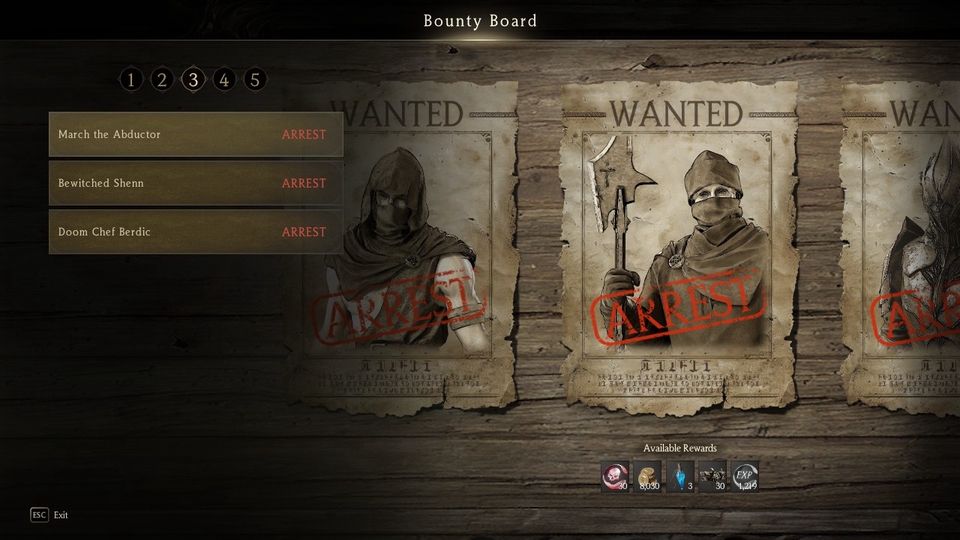Exit the Bounty Board
960x540 pixels.
[x=40, y=515]
